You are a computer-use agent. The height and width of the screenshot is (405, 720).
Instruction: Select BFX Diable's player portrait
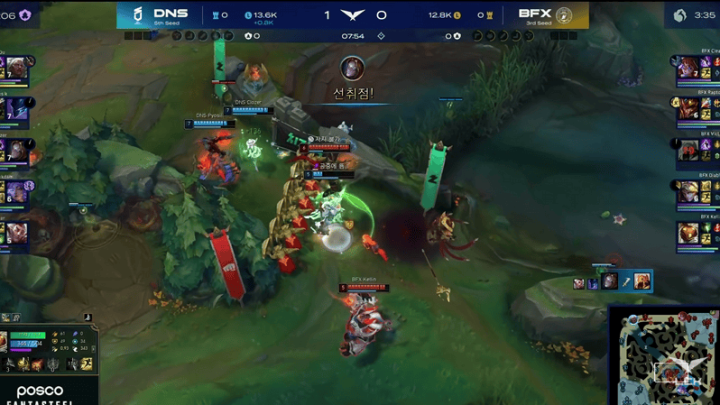click(686, 191)
